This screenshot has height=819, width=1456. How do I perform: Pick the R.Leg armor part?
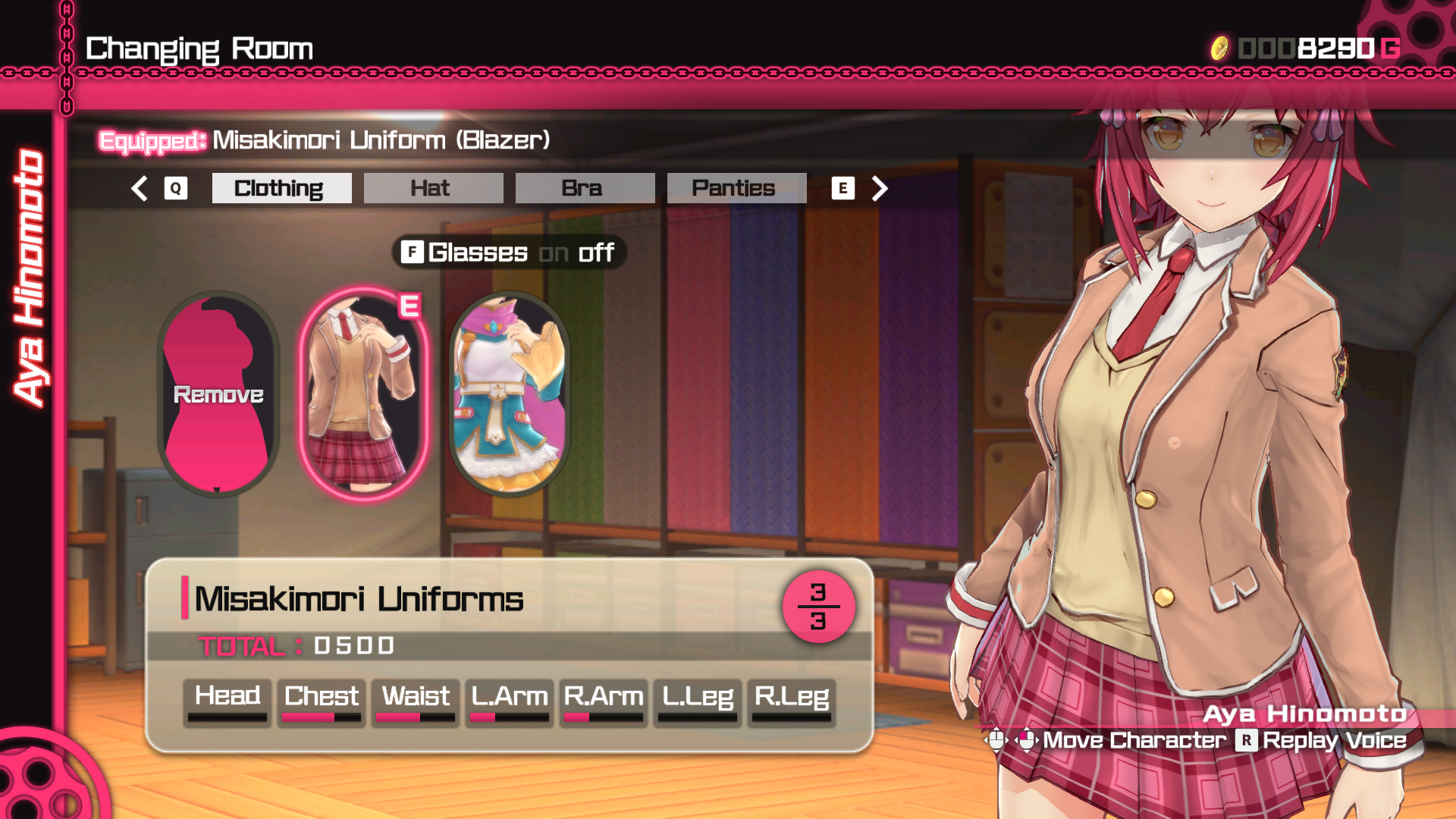coord(792,702)
